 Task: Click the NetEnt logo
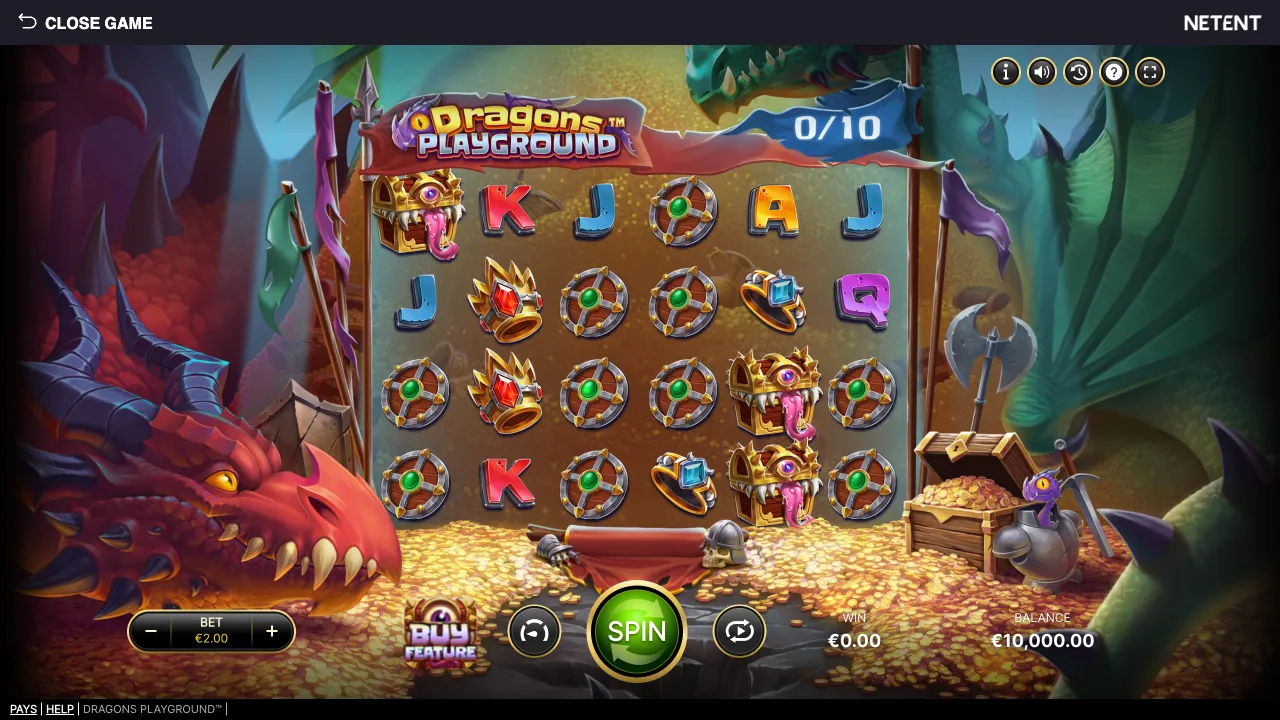tap(1222, 22)
